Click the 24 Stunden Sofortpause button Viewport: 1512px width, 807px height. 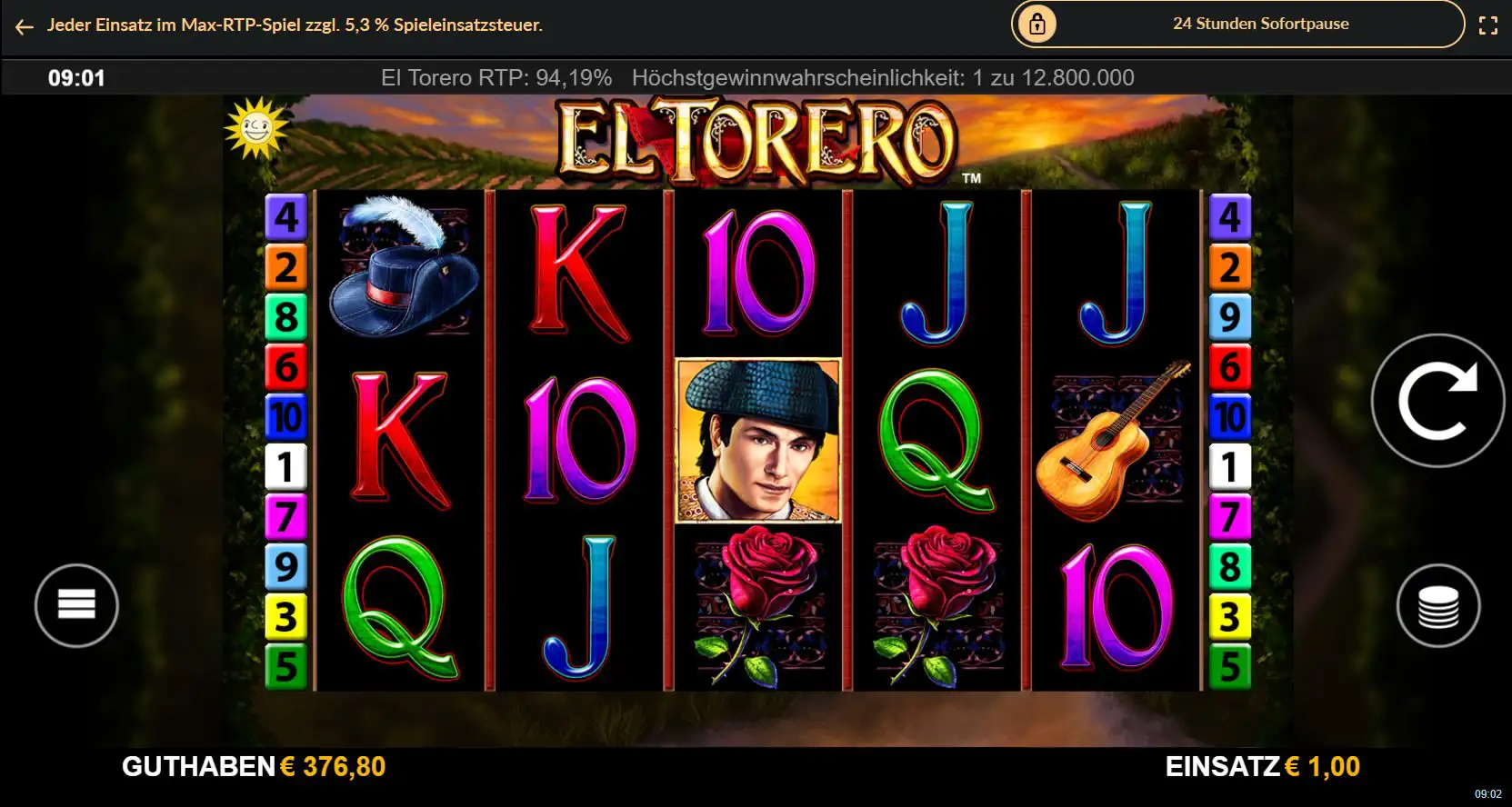coord(1260,25)
